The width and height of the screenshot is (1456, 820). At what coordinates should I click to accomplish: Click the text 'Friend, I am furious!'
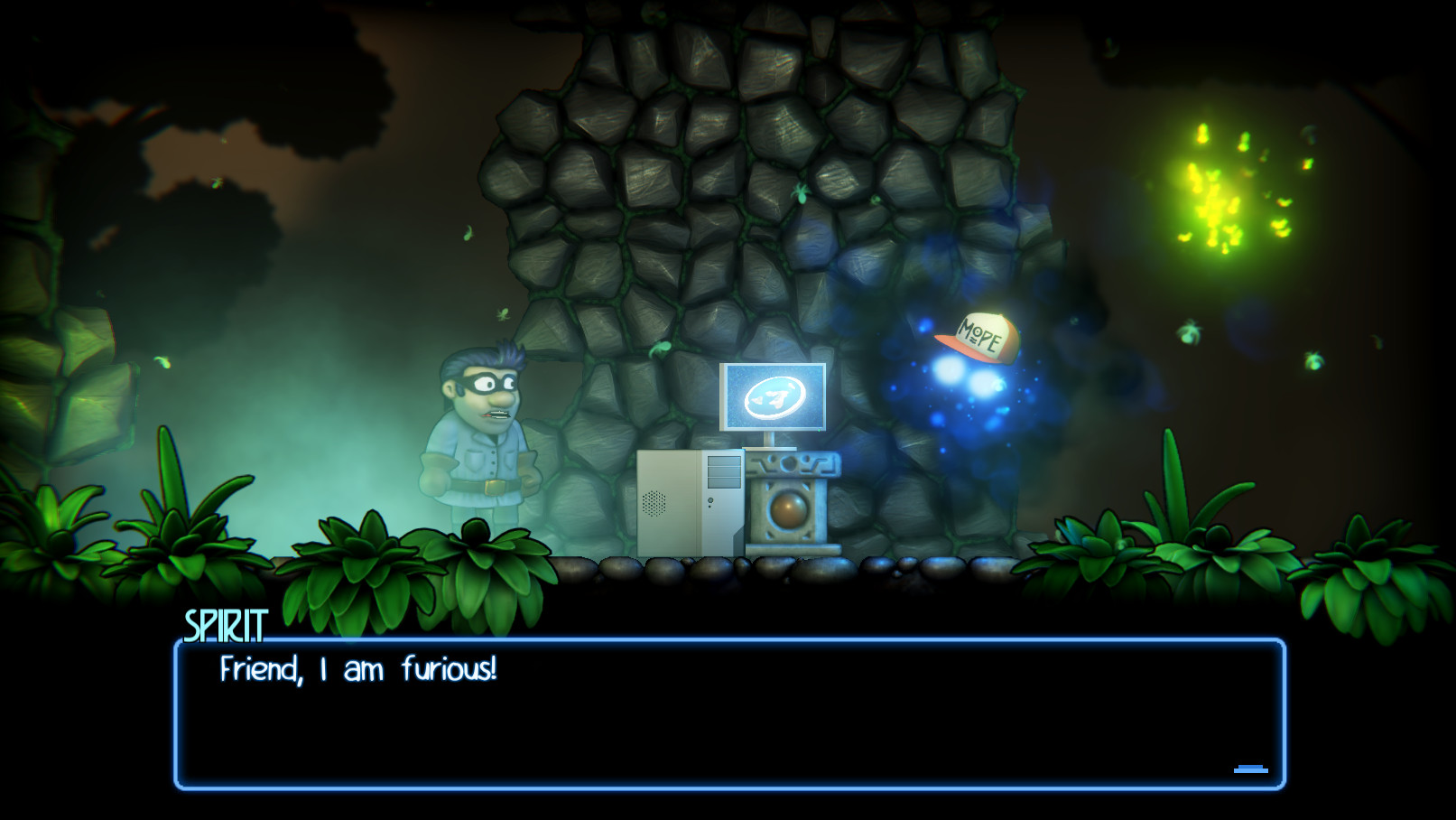[x=358, y=669]
